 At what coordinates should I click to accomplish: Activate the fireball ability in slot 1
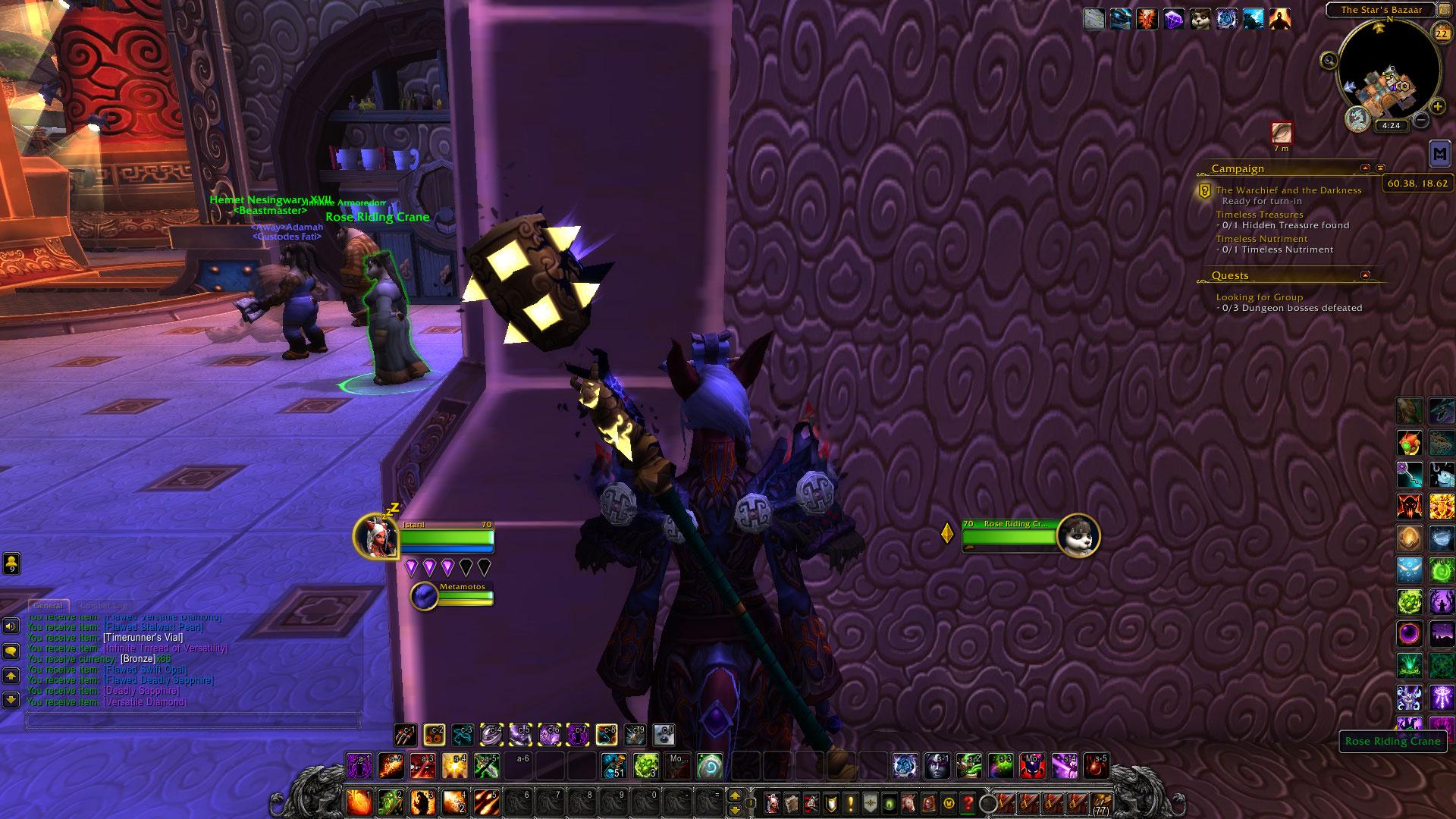(x=359, y=802)
